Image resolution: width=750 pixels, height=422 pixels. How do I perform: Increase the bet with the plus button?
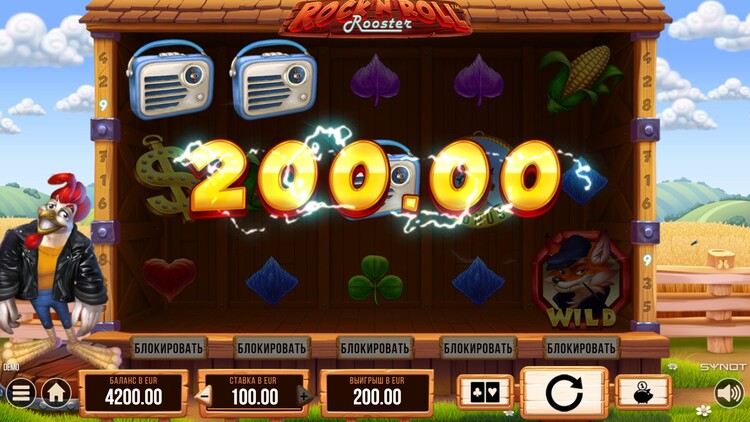coord(304,396)
